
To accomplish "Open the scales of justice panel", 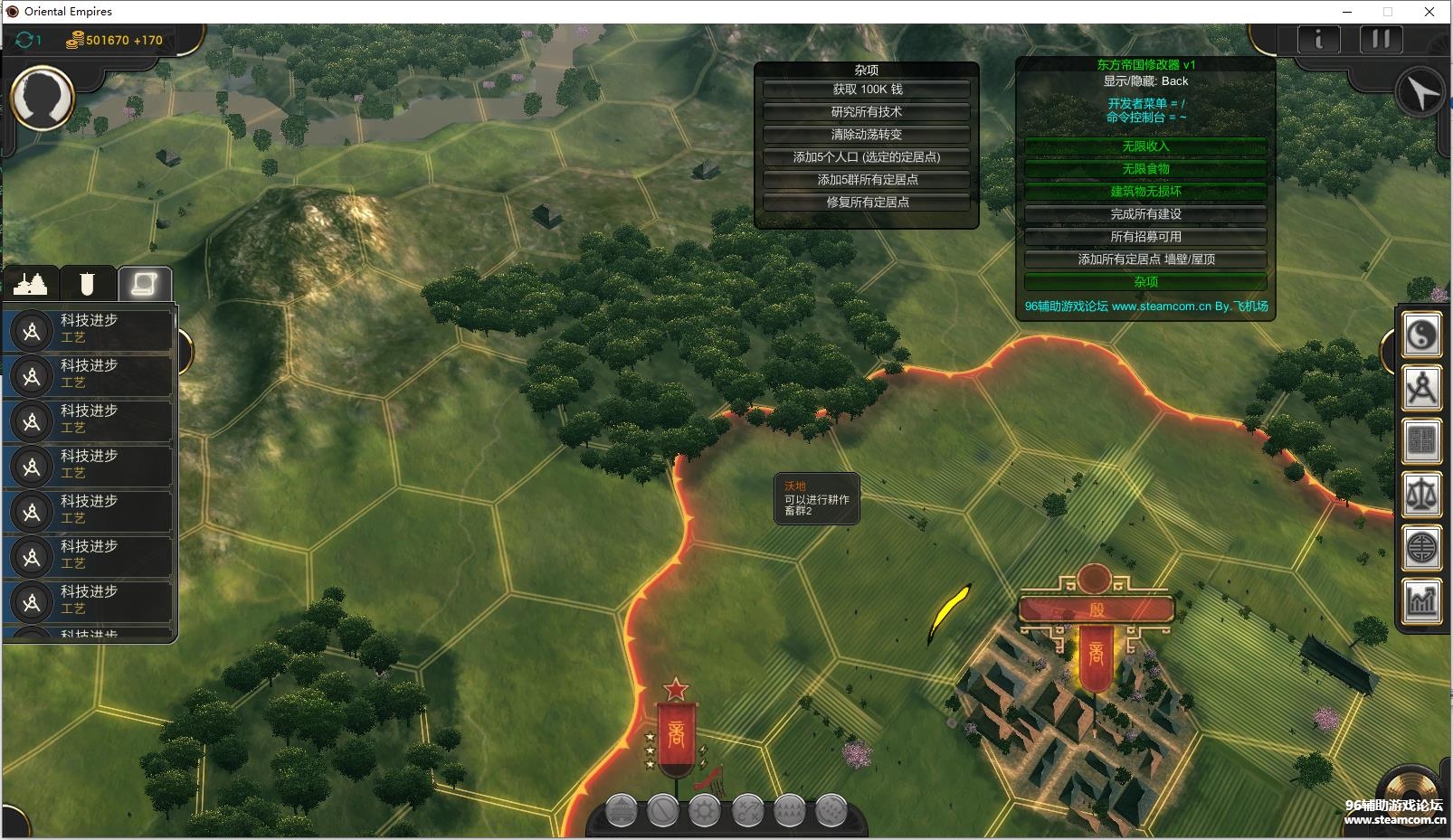I will [x=1421, y=495].
